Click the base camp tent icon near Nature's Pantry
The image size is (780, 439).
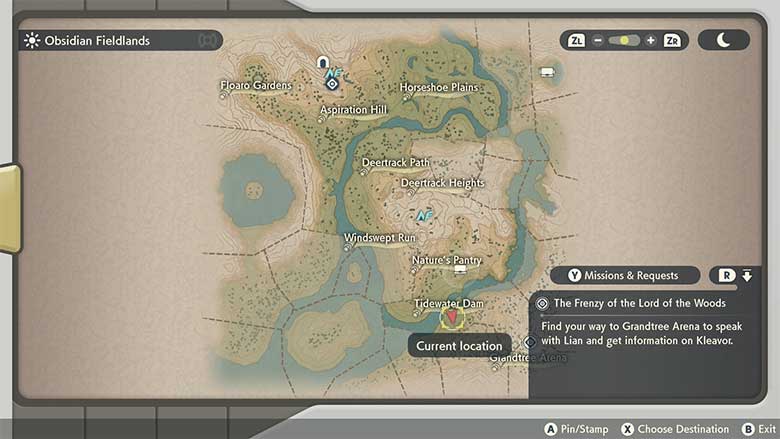(460, 270)
